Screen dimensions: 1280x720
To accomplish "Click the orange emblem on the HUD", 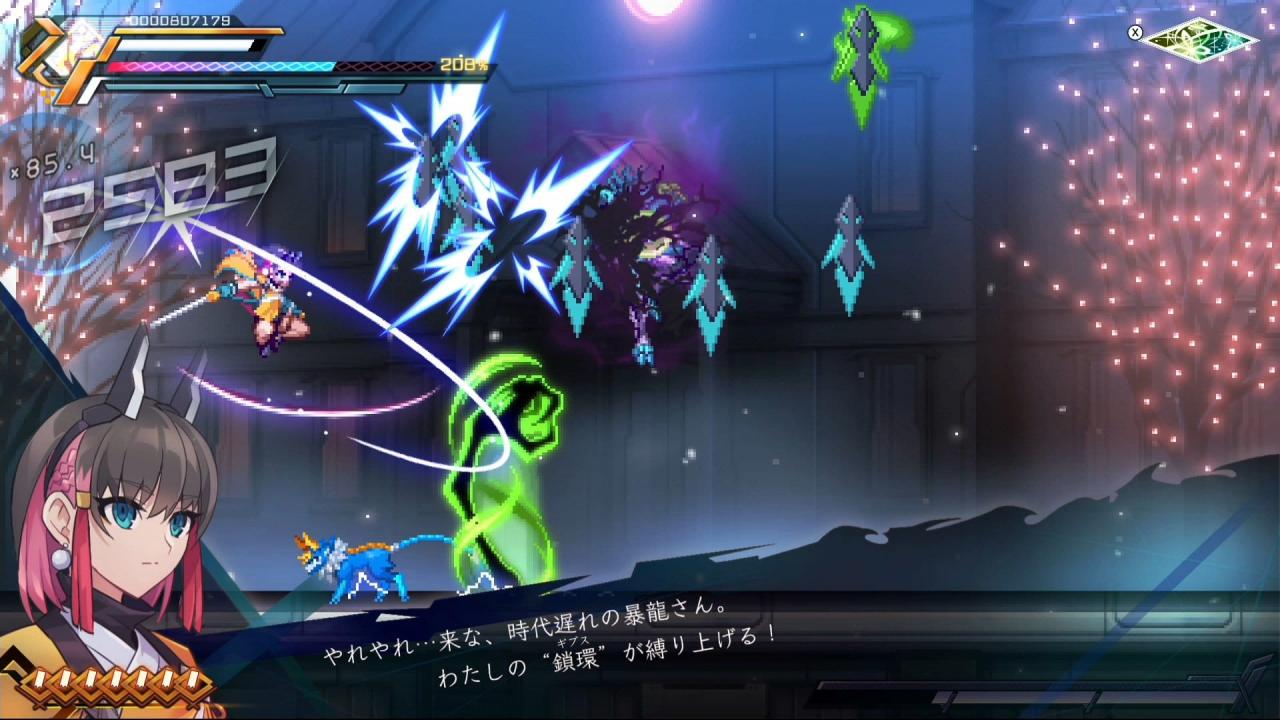I will 55,55.
